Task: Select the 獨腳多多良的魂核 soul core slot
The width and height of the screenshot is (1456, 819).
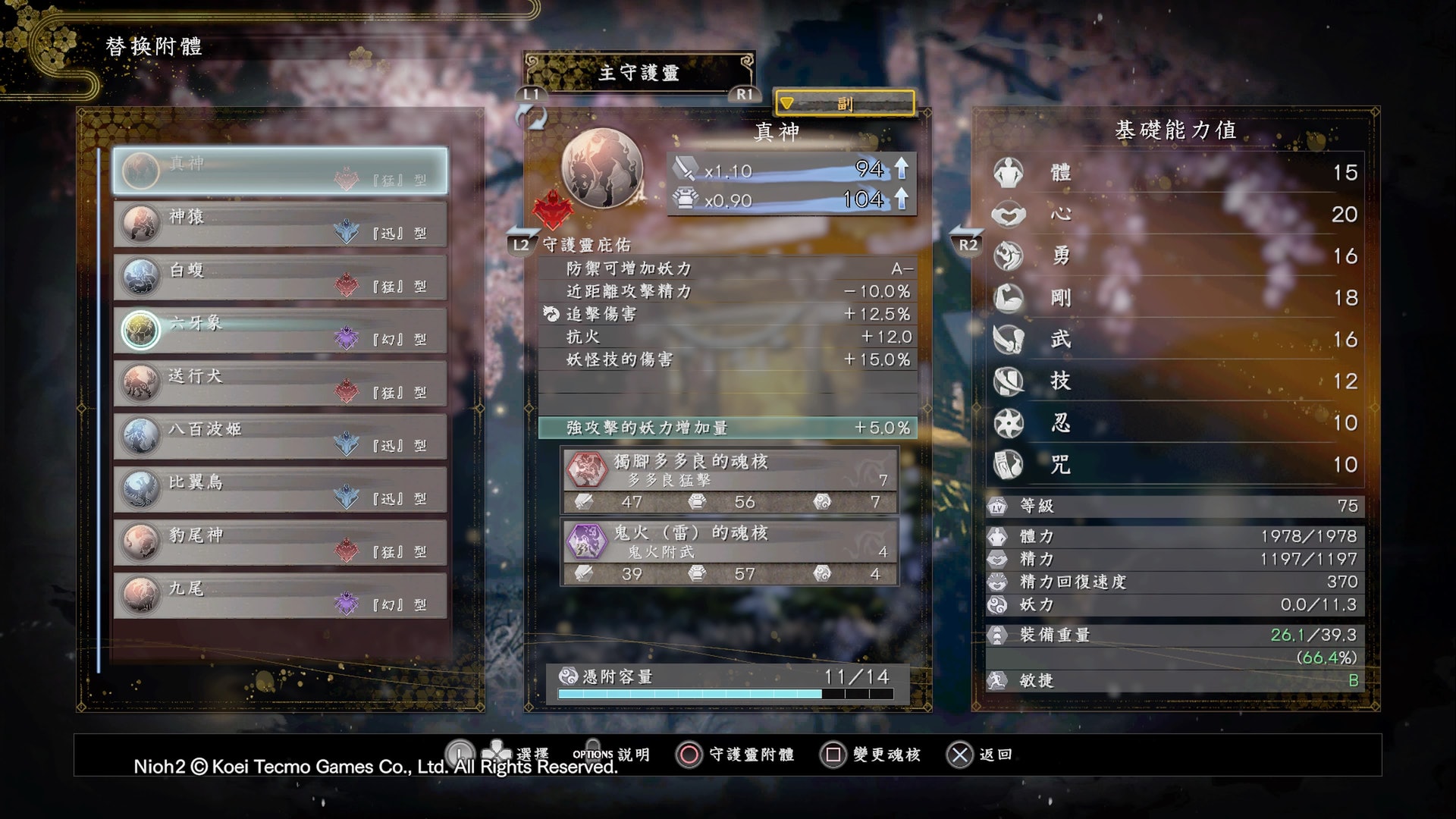Action: click(730, 481)
